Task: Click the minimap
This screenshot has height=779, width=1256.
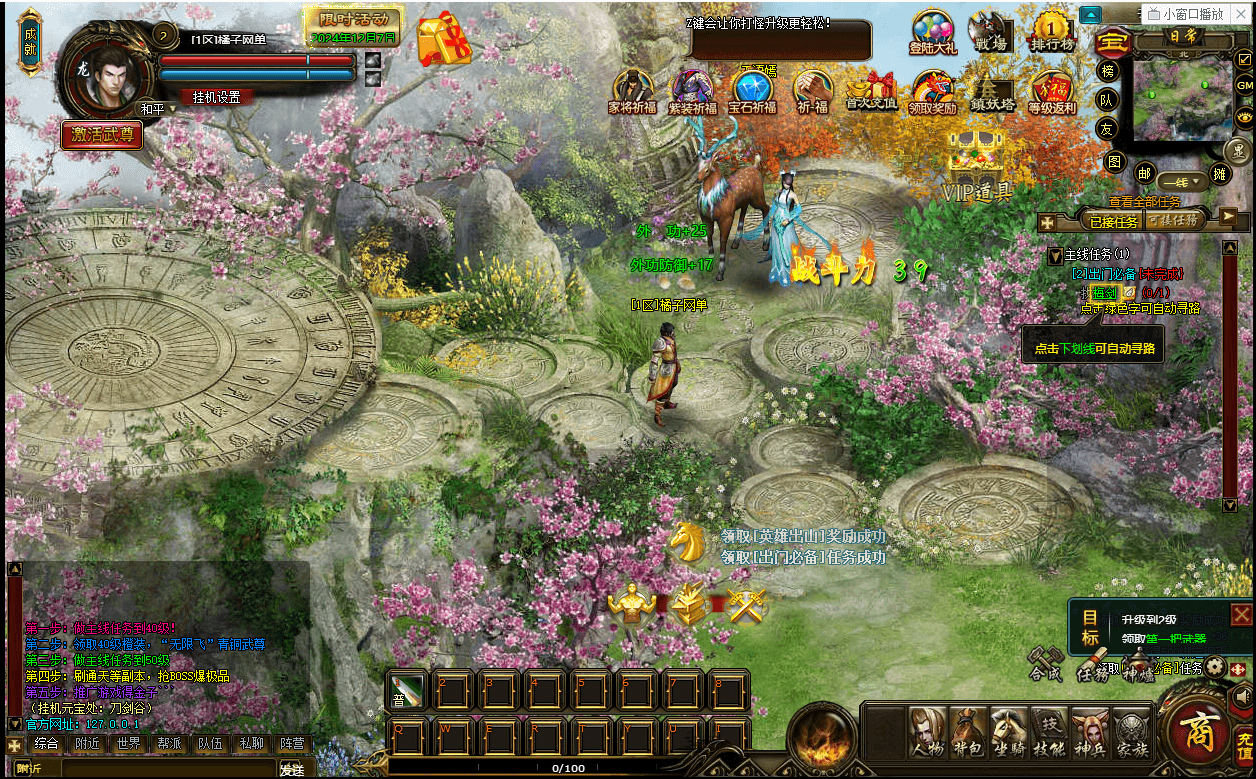Action: coord(1183,97)
